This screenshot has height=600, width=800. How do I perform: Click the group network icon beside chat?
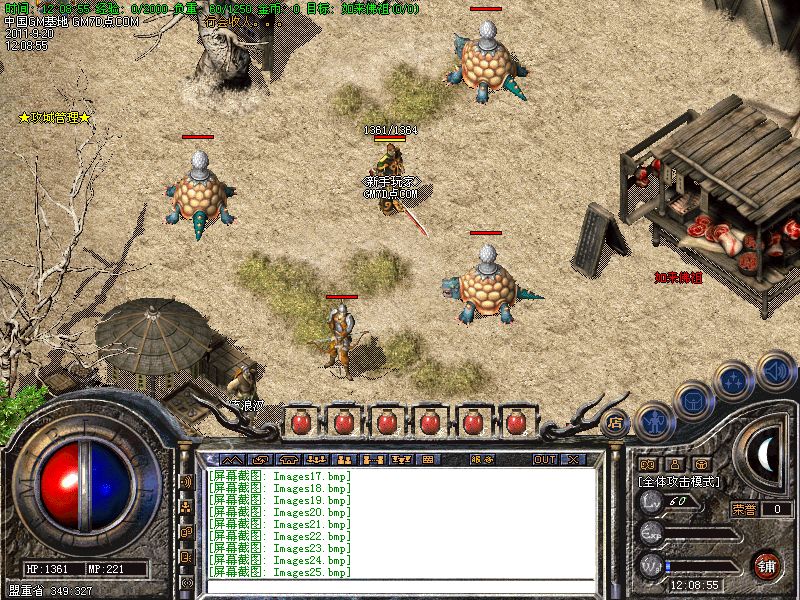click(x=186, y=506)
